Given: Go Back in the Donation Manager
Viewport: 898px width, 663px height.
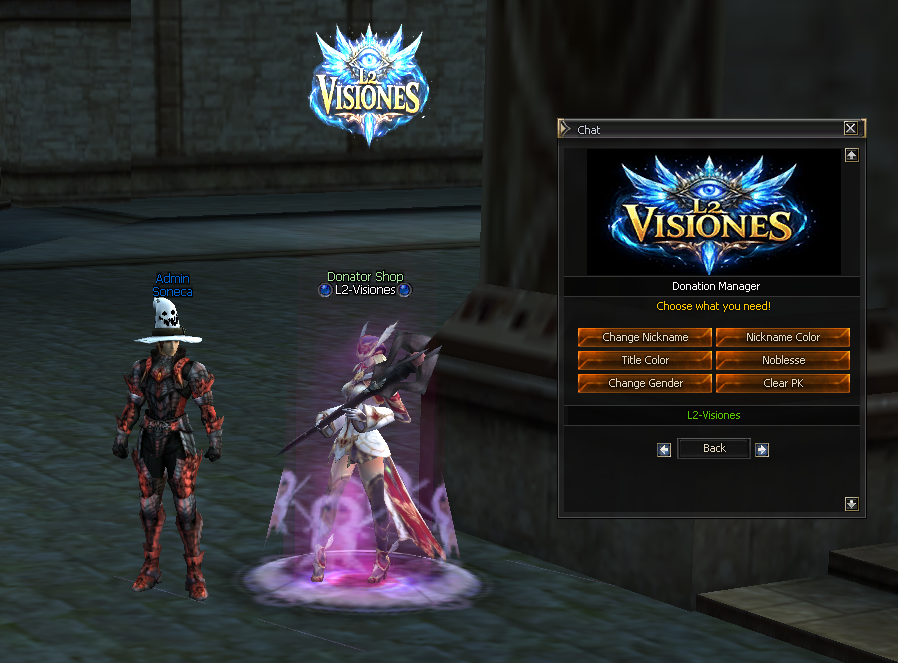Looking at the screenshot, I should (x=714, y=448).
